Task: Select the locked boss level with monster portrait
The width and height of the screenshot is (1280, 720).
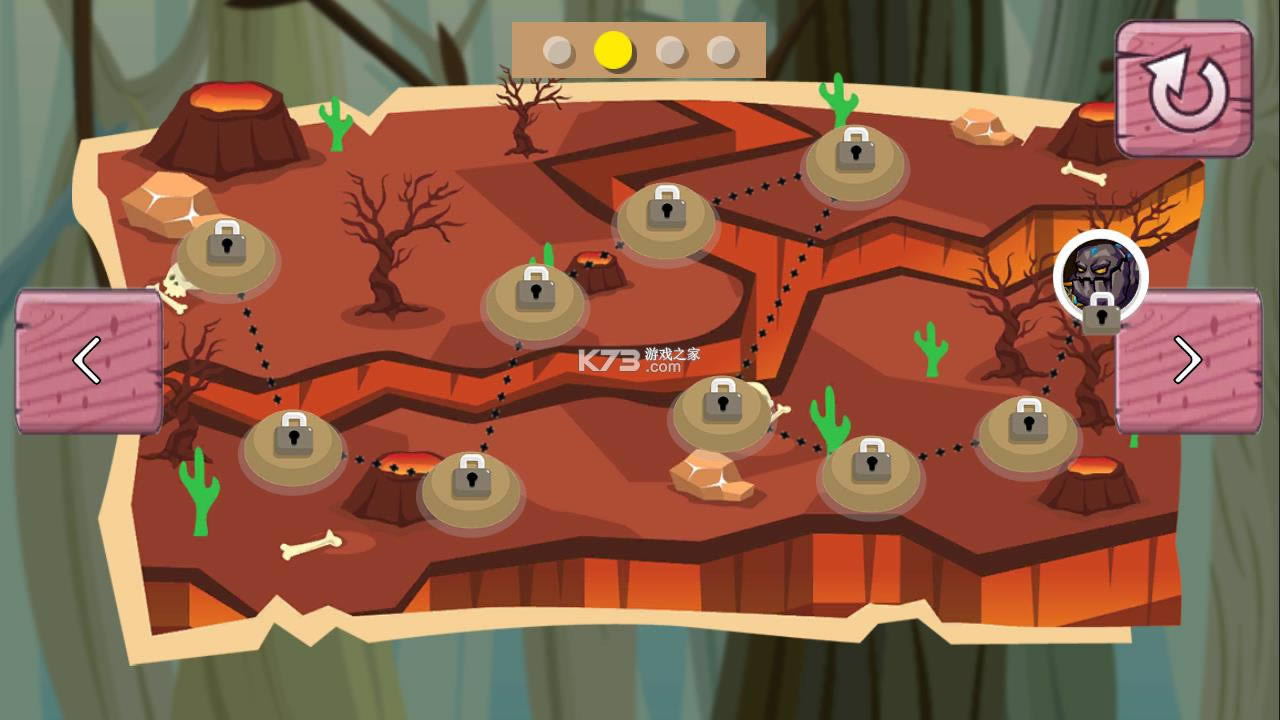Action: [x=1100, y=278]
